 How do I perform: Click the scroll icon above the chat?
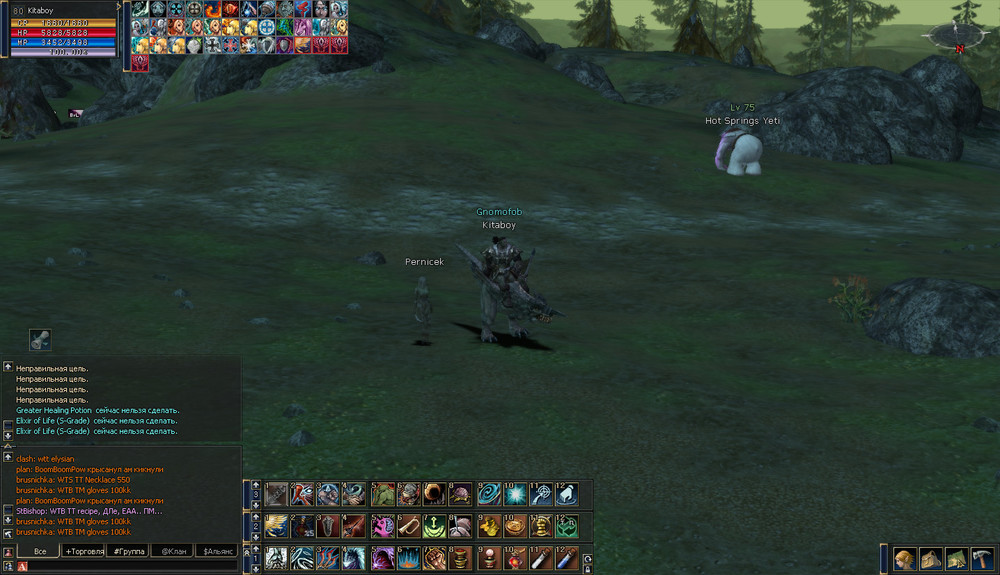pyautogui.click(x=40, y=339)
